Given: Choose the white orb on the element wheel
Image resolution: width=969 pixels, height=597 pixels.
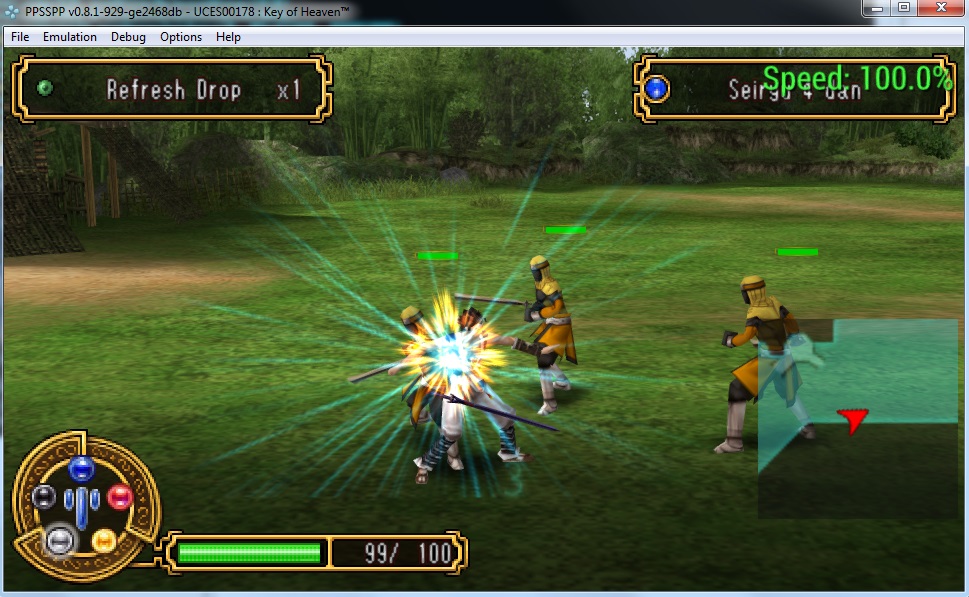Looking at the screenshot, I should 60,540.
